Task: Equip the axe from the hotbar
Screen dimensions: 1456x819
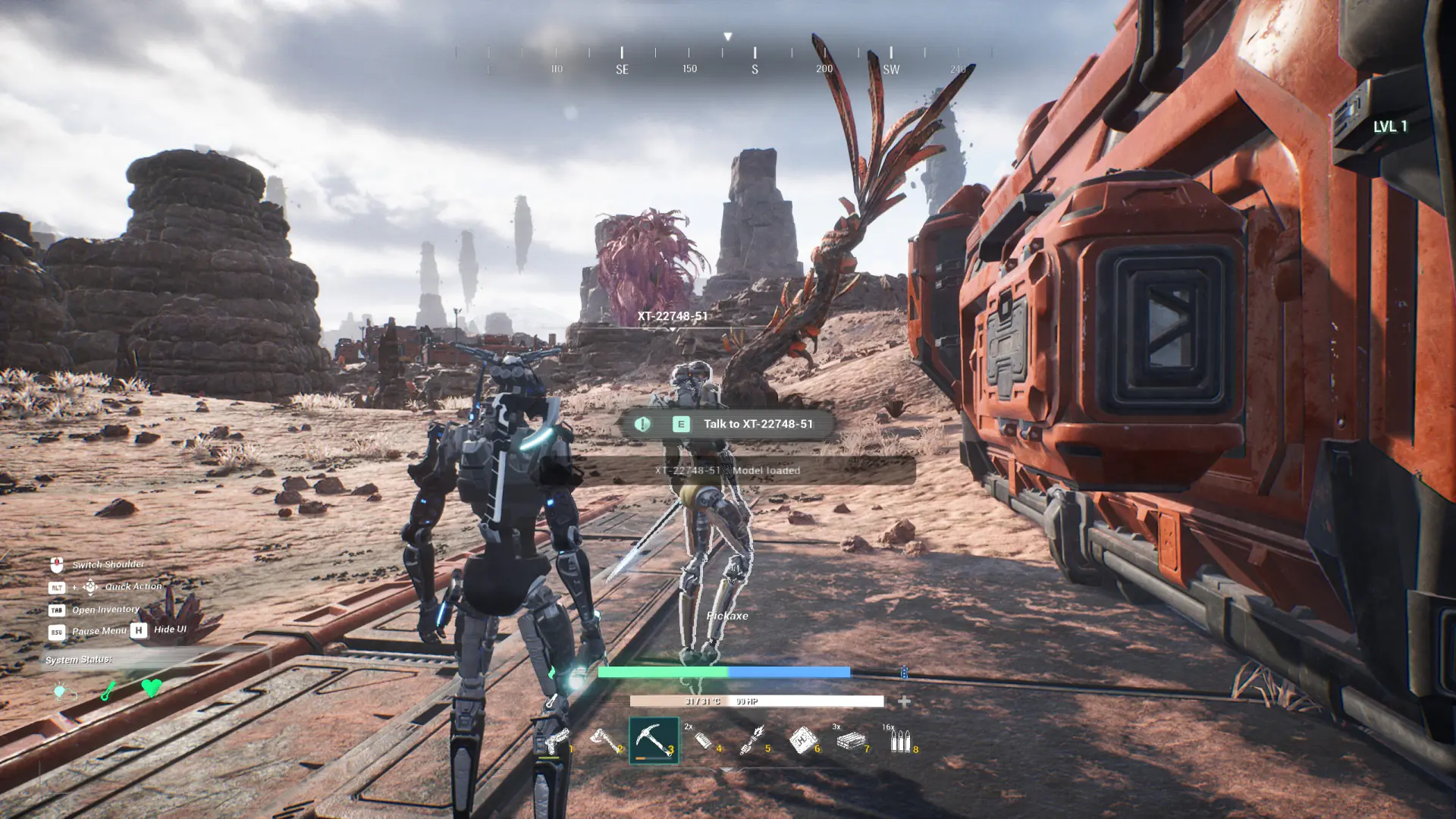Action: coord(606,739)
